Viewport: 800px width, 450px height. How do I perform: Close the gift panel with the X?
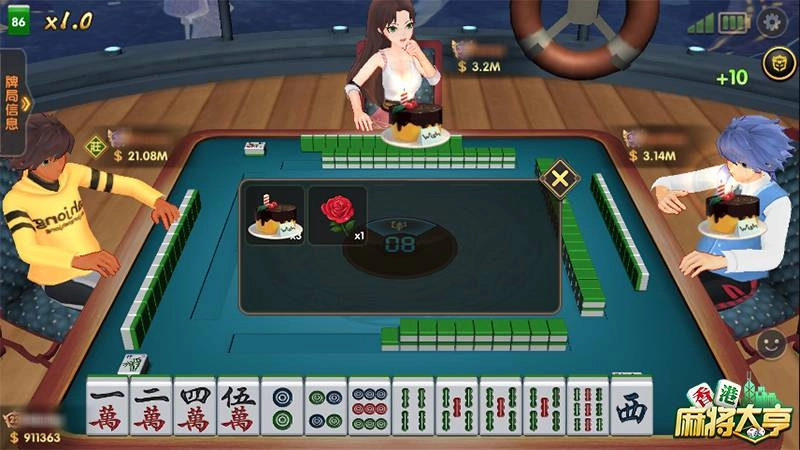click(559, 180)
